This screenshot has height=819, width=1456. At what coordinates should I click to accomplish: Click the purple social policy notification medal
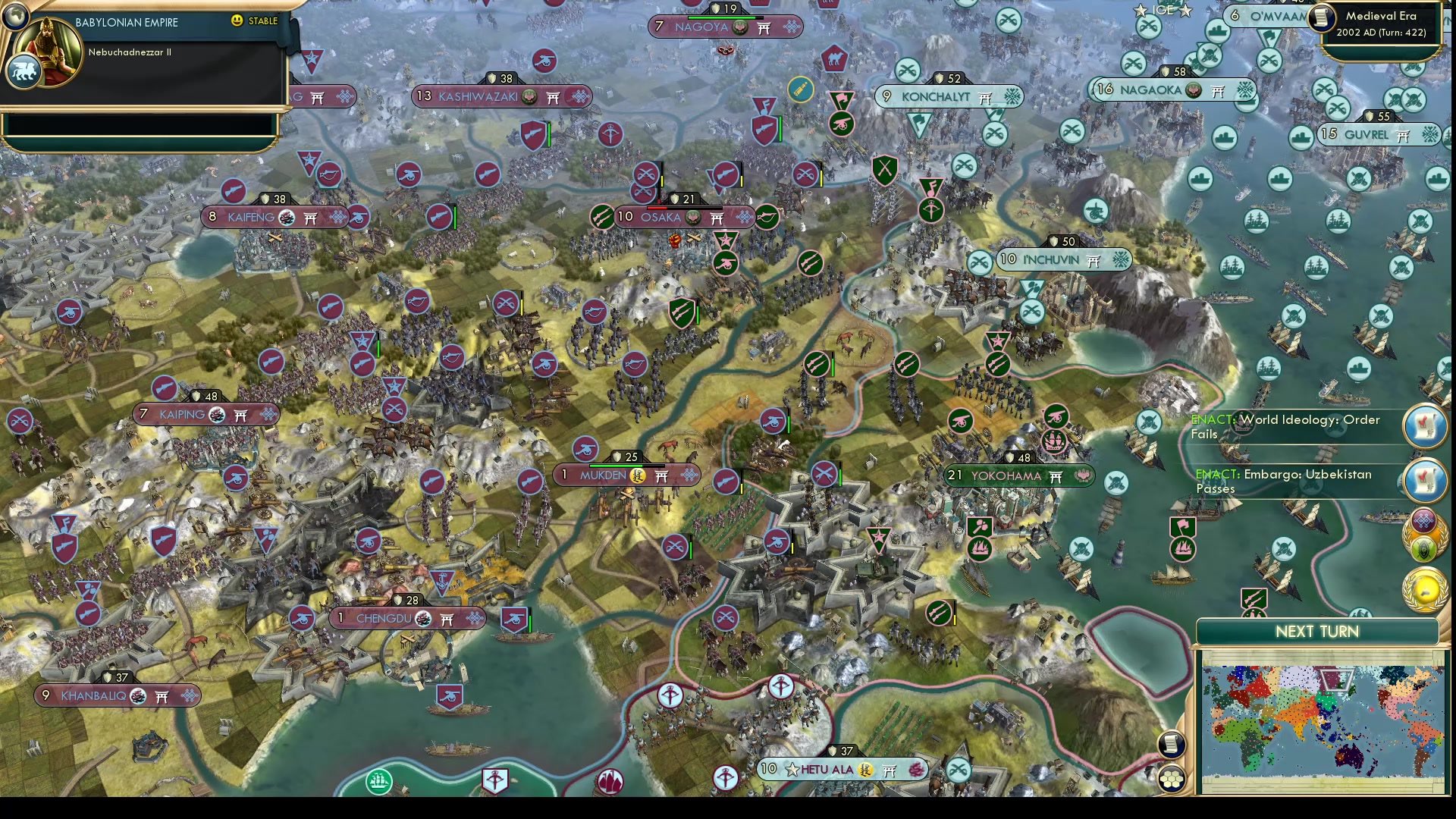pyautogui.click(x=1424, y=522)
